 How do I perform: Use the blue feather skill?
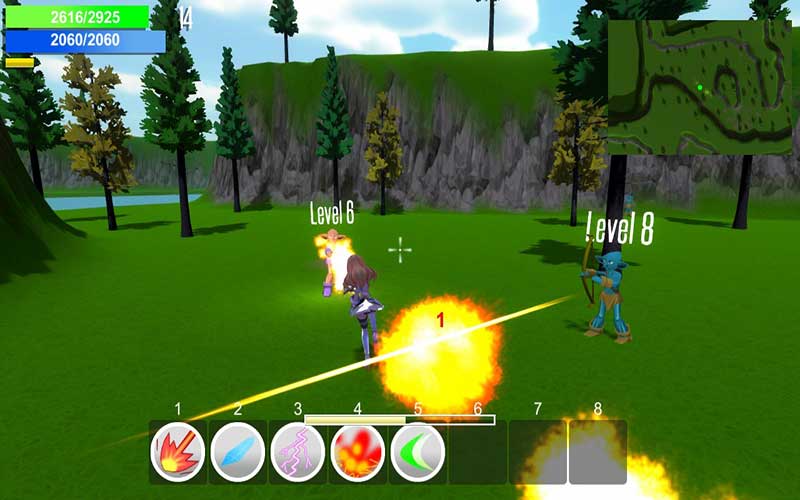(x=238, y=452)
